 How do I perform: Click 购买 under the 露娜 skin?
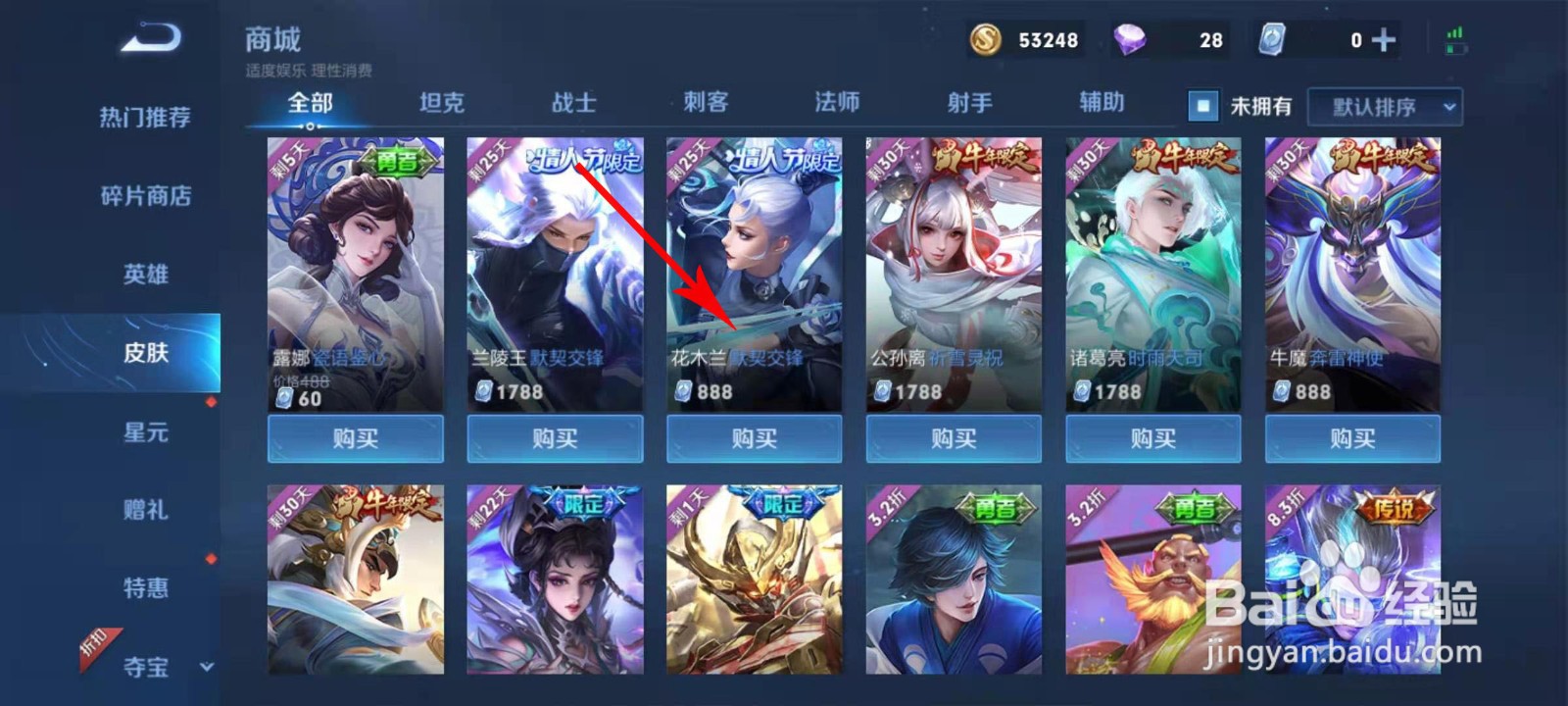[355, 439]
